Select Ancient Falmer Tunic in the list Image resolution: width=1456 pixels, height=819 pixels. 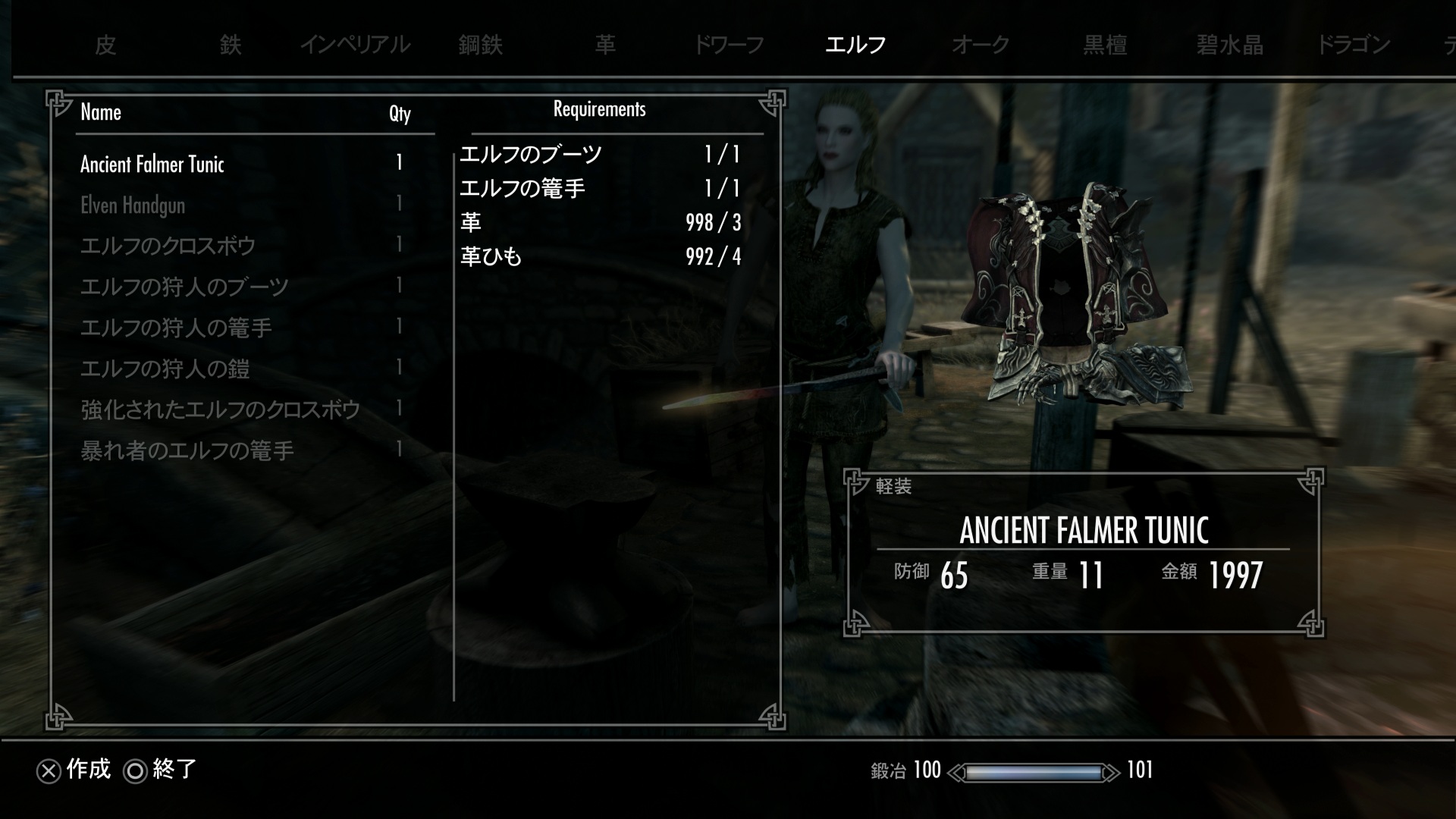pyautogui.click(x=152, y=165)
